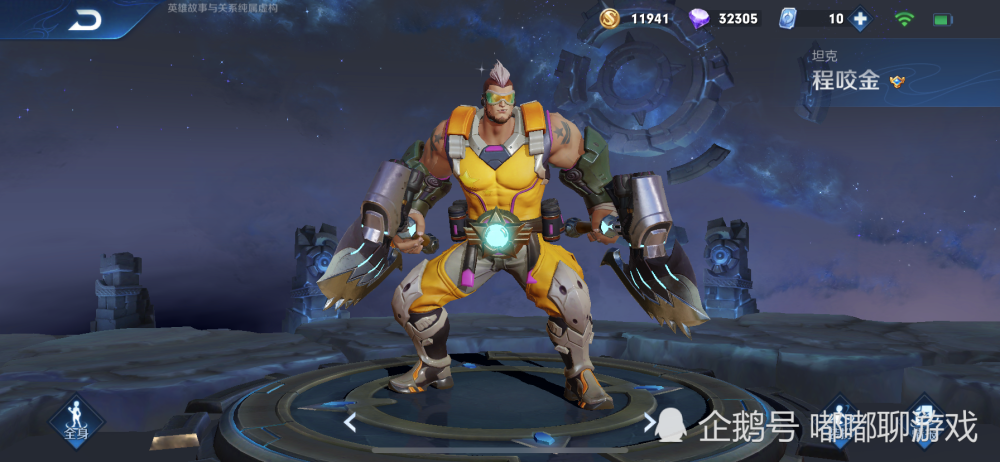Tap the purple diamond currency icon

point(700,18)
